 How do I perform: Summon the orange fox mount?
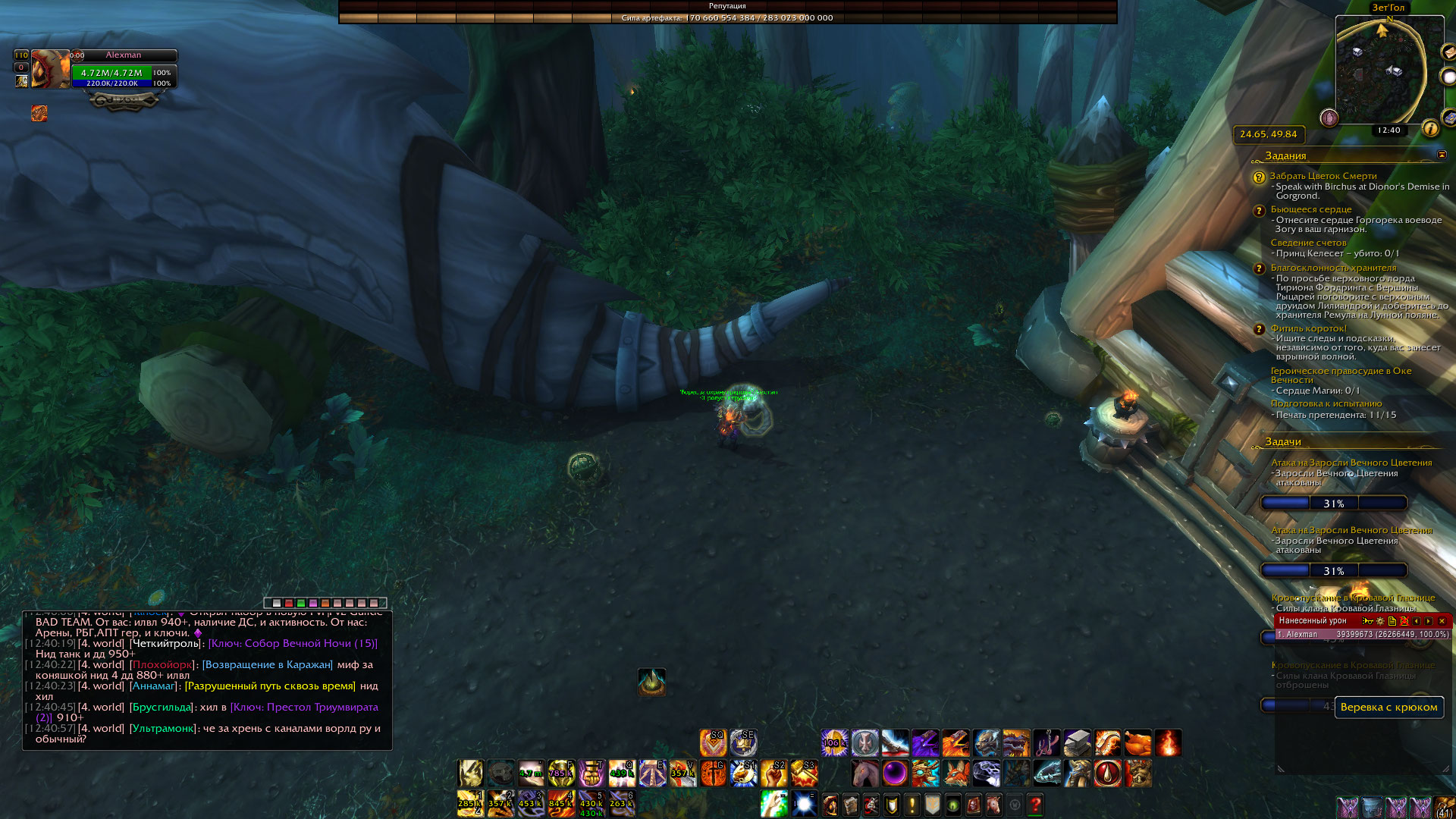pyautogui.click(x=955, y=773)
